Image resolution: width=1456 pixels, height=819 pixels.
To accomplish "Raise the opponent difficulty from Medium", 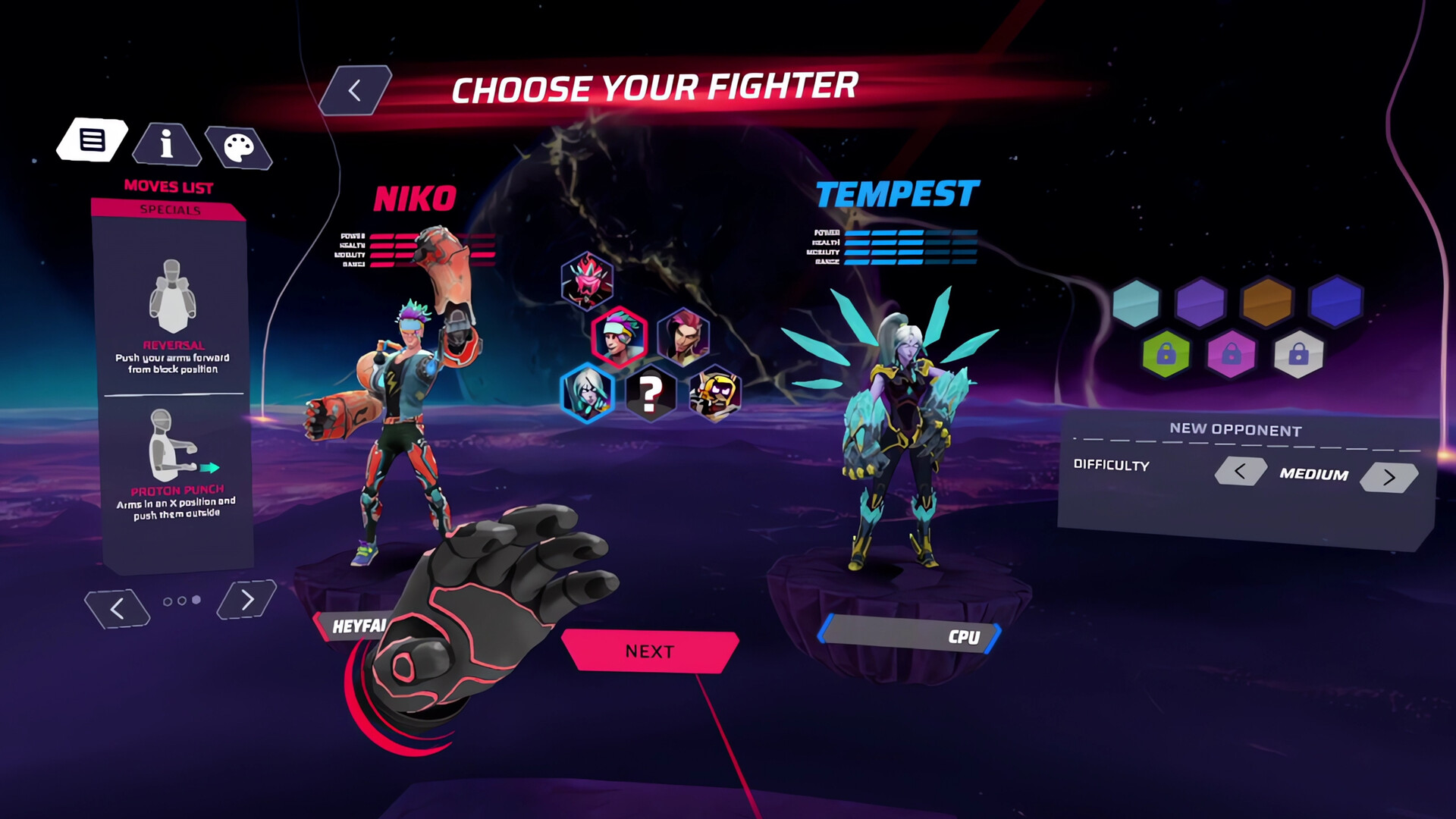I will (x=1389, y=477).
